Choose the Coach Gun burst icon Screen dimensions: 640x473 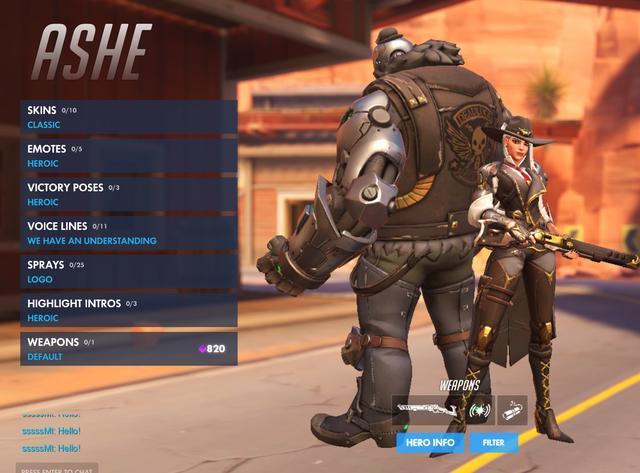pyautogui.click(x=480, y=410)
